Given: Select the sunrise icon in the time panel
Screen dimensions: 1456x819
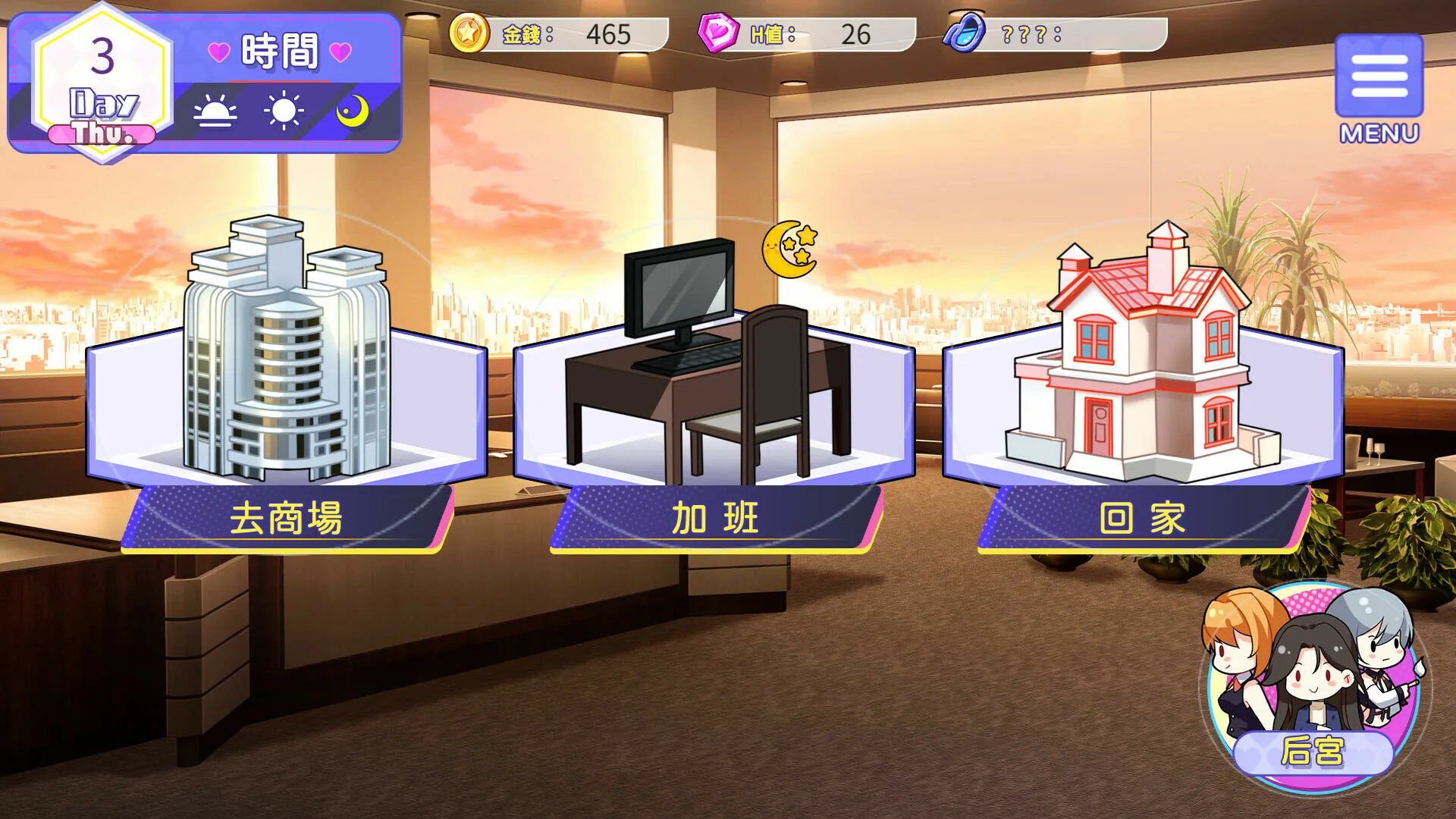Looking at the screenshot, I should [x=215, y=111].
